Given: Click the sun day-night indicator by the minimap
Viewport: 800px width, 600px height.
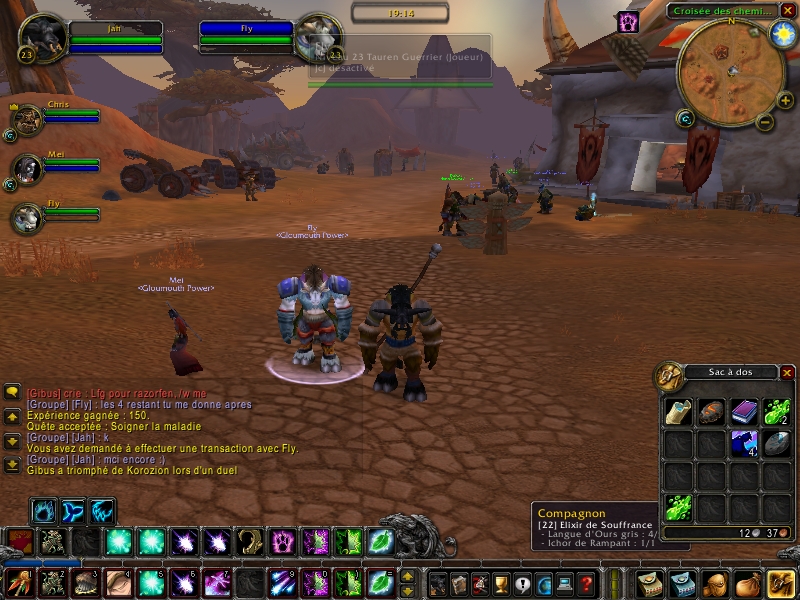Looking at the screenshot, I should [x=781, y=31].
